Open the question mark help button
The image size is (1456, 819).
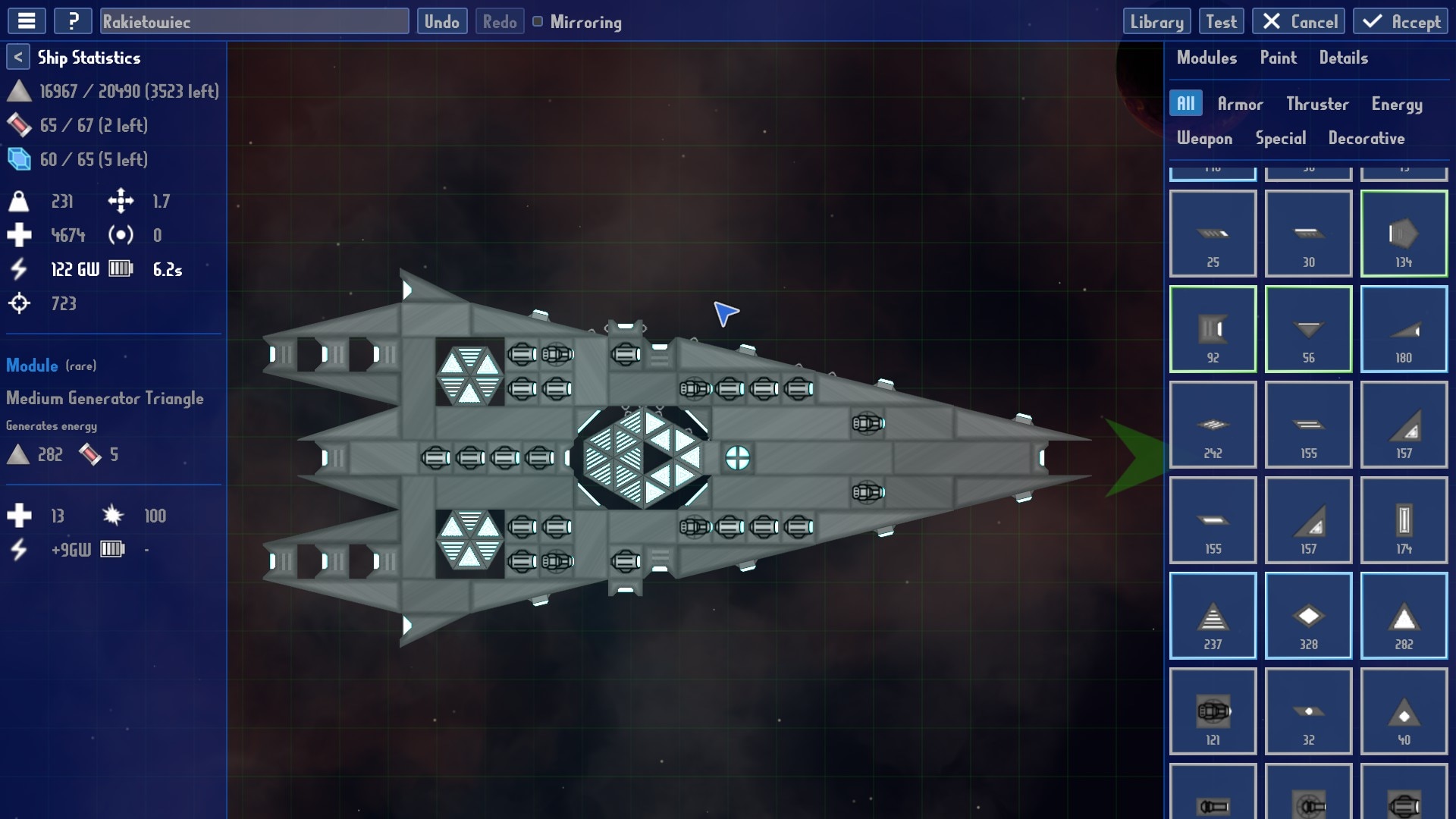pos(73,21)
